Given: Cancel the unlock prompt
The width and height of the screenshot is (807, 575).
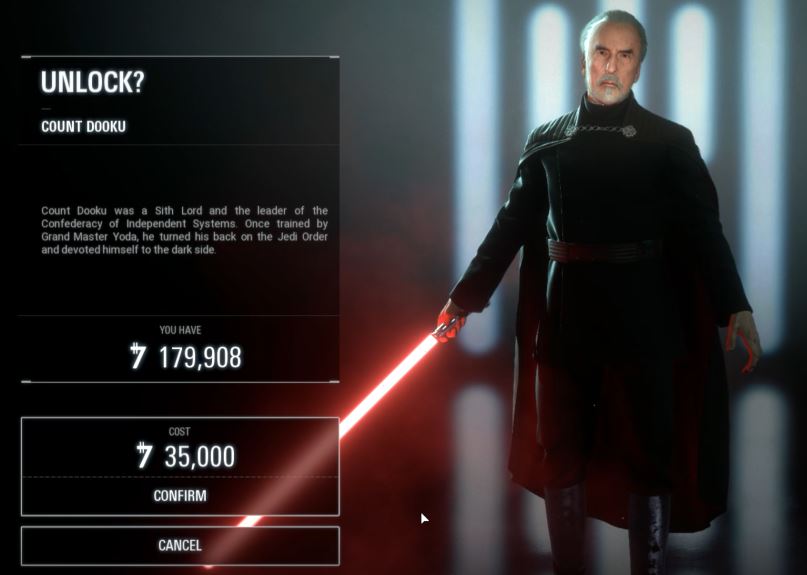Looking at the screenshot, I should coord(180,546).
